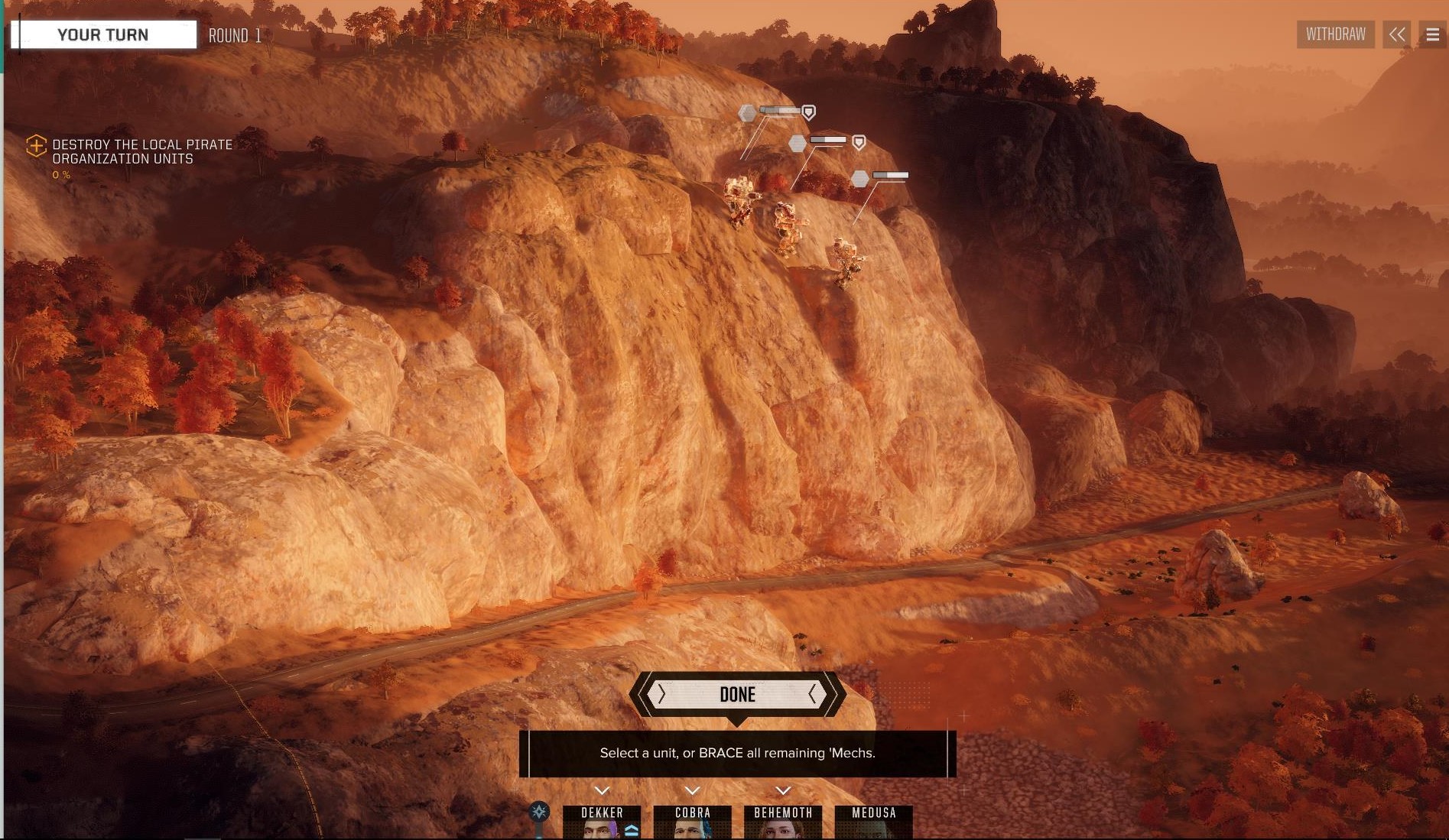Screen dimensions: 1449x840
Task: Withdraw from the mission
Action: tap(1335, 34)
